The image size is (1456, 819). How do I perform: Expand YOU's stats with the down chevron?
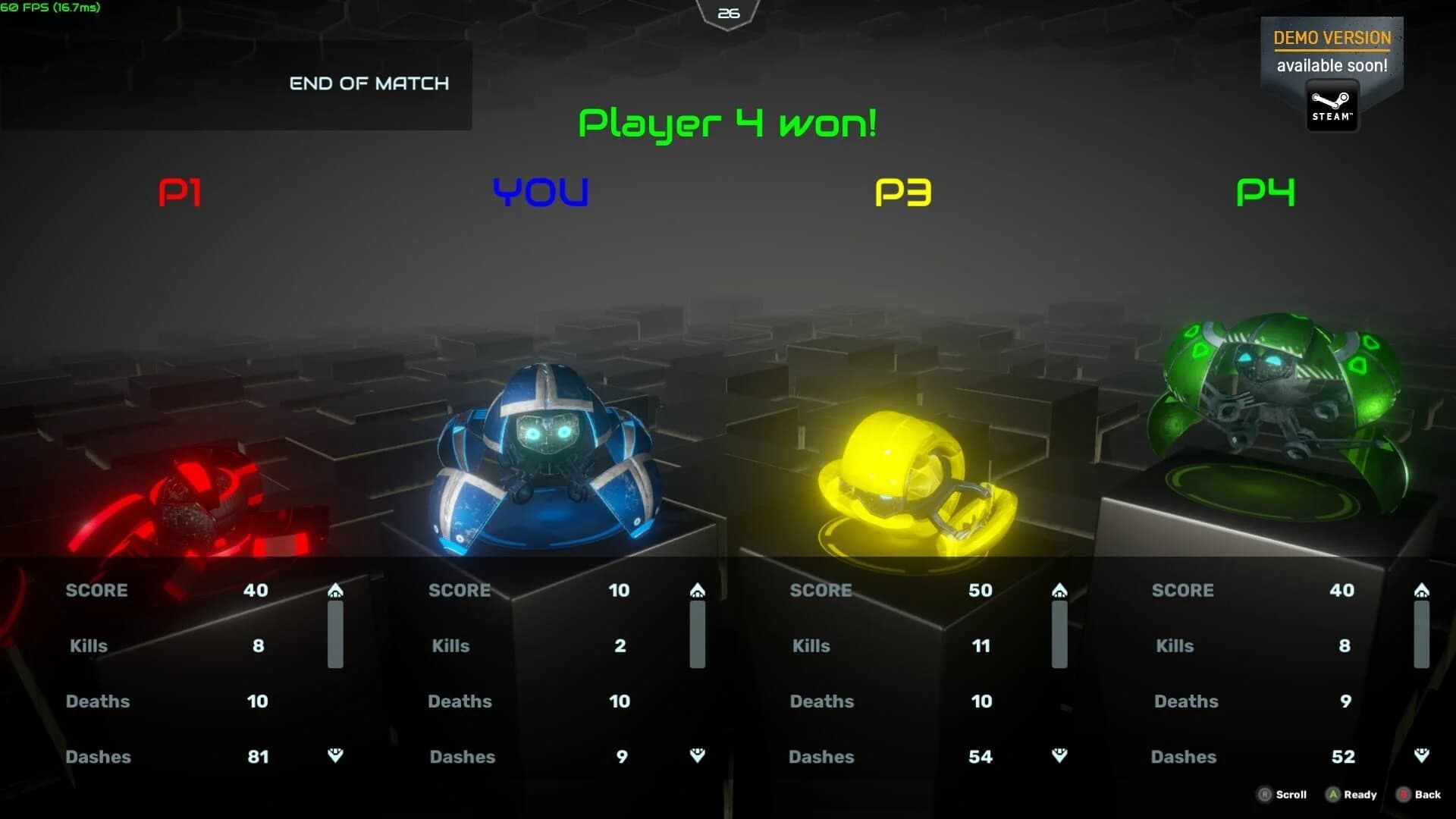pyautogui.click(x=698, y=756)
